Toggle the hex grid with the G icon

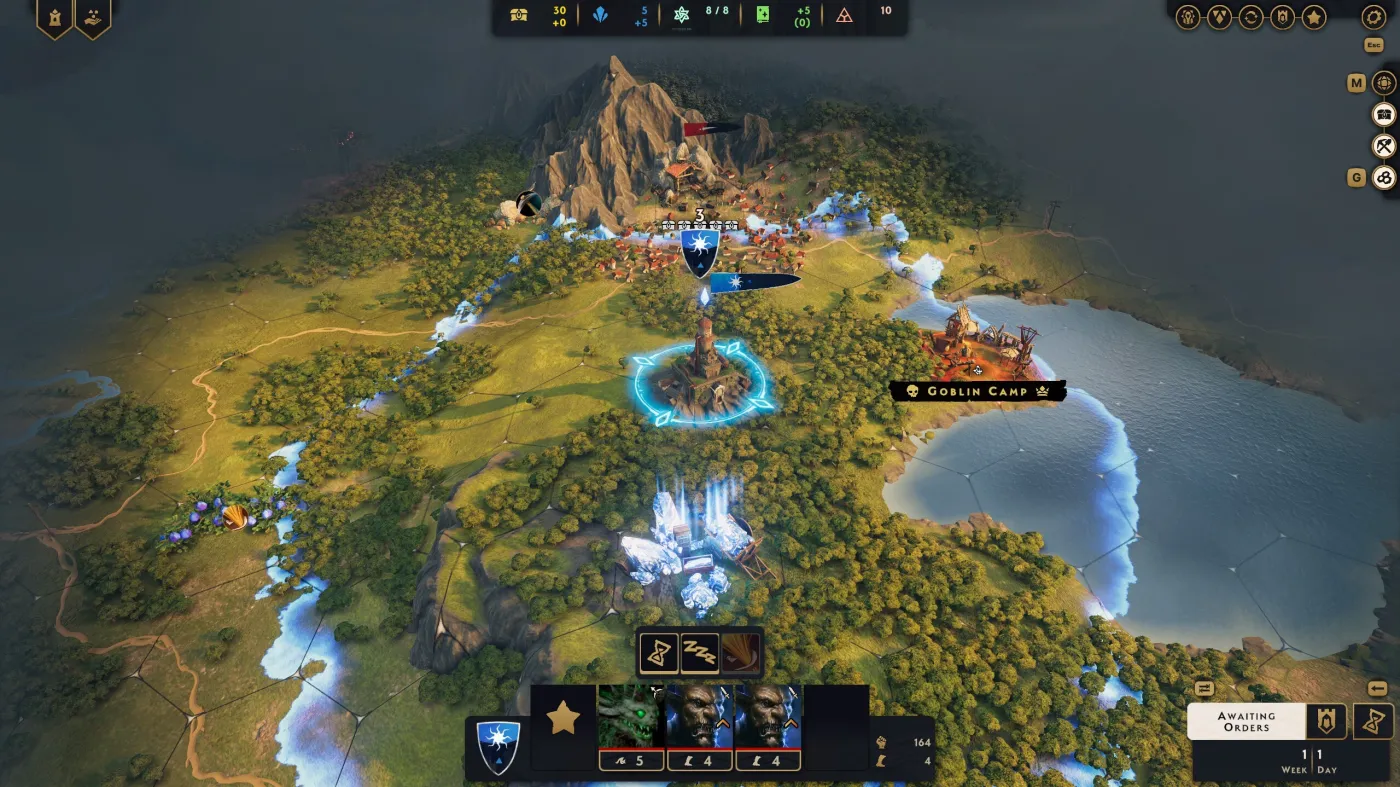pos(1384,177)
